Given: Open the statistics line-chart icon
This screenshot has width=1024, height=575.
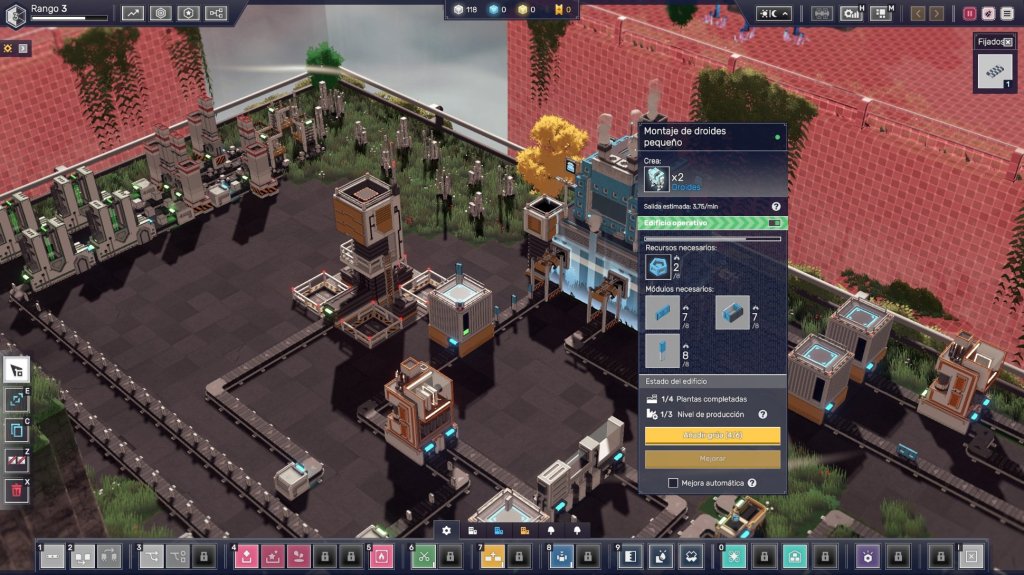Looking at the screenshot, I should (133, 13).
